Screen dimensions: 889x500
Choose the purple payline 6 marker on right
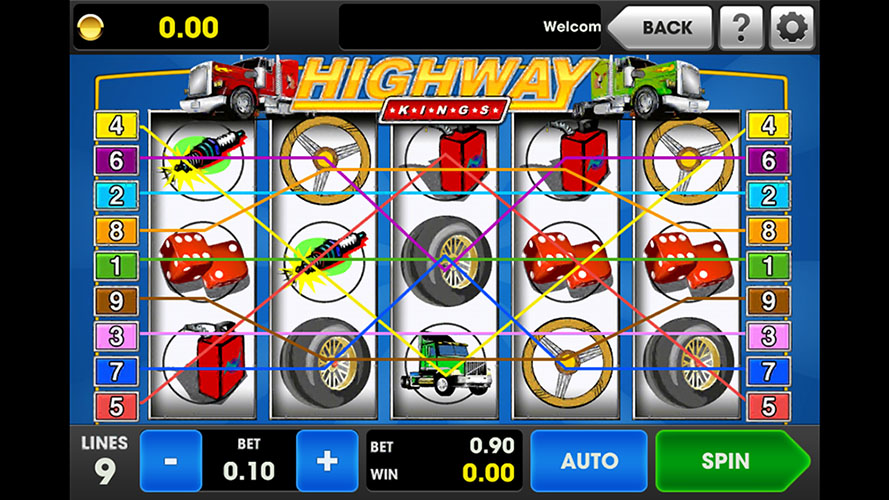(x=769, y=160)
